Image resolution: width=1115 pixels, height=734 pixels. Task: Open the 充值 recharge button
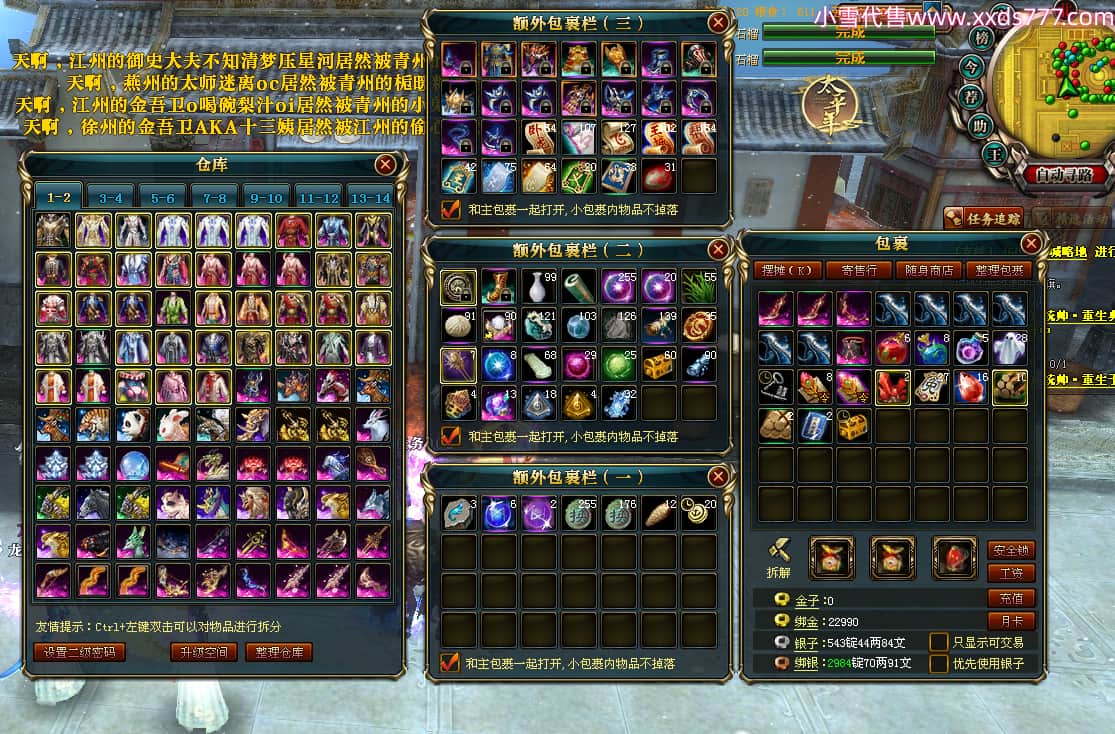(1011, 598)
